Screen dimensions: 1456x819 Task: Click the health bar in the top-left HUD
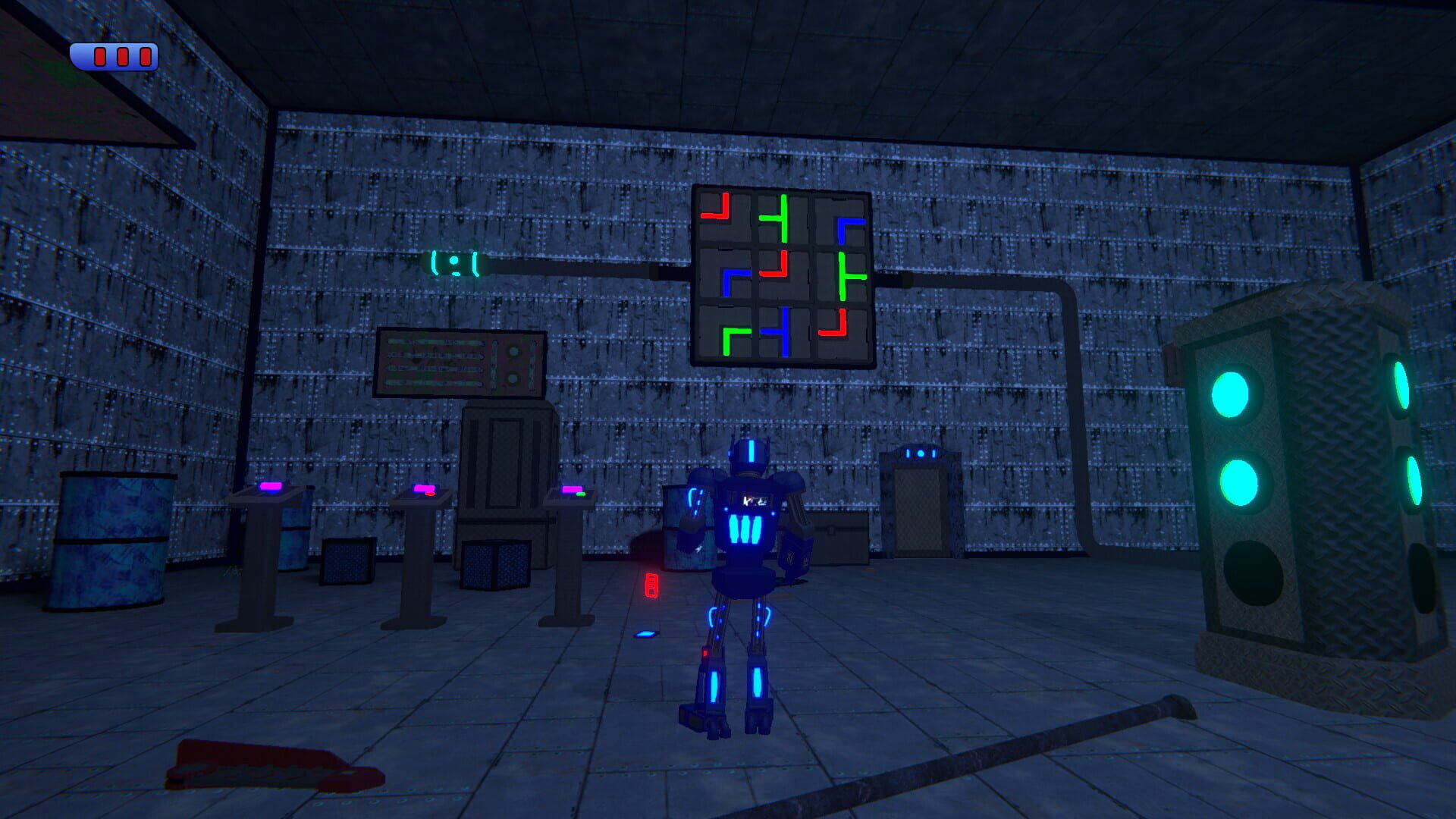[112, 55]
